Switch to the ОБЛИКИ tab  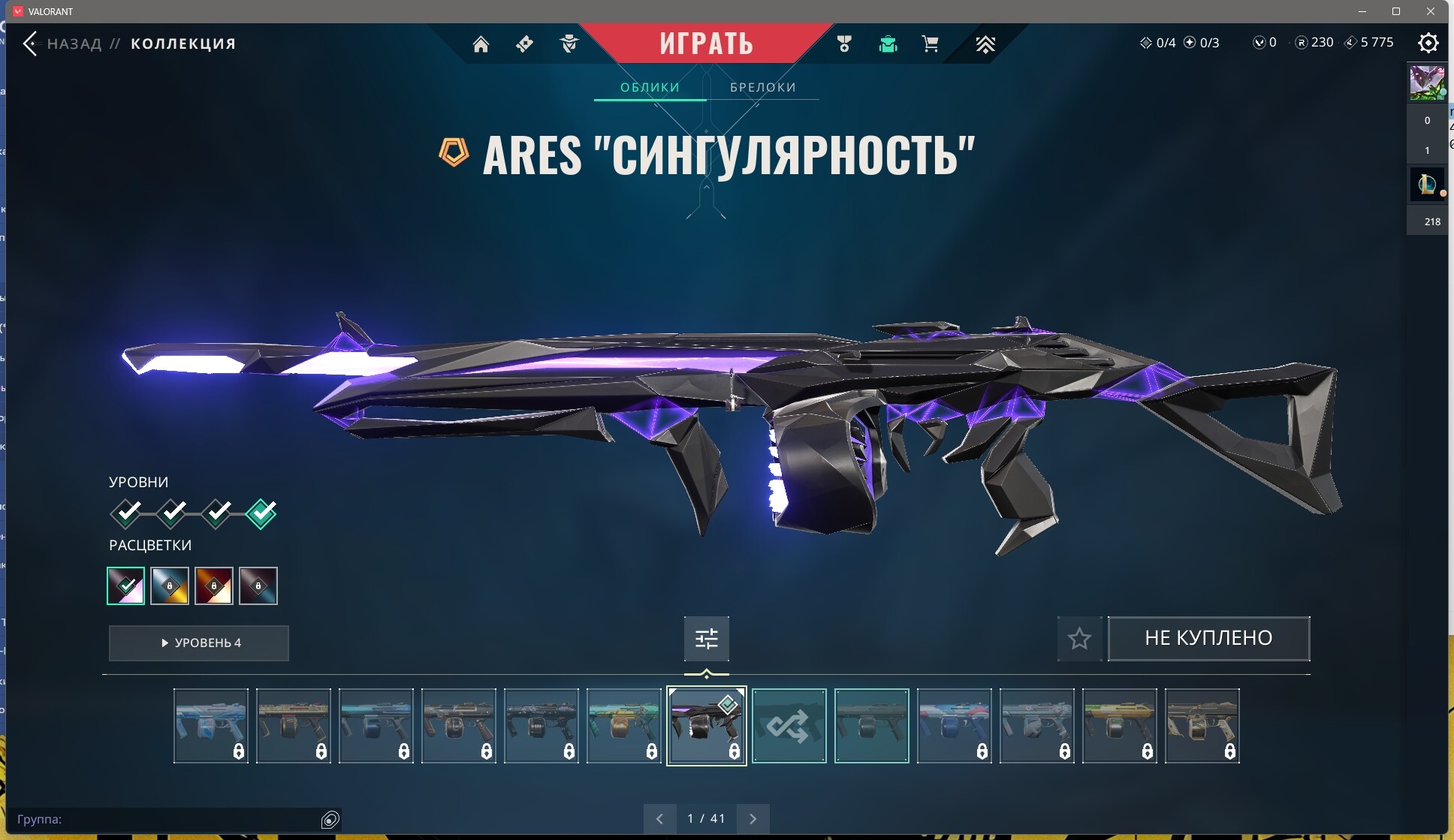point(650,87)
